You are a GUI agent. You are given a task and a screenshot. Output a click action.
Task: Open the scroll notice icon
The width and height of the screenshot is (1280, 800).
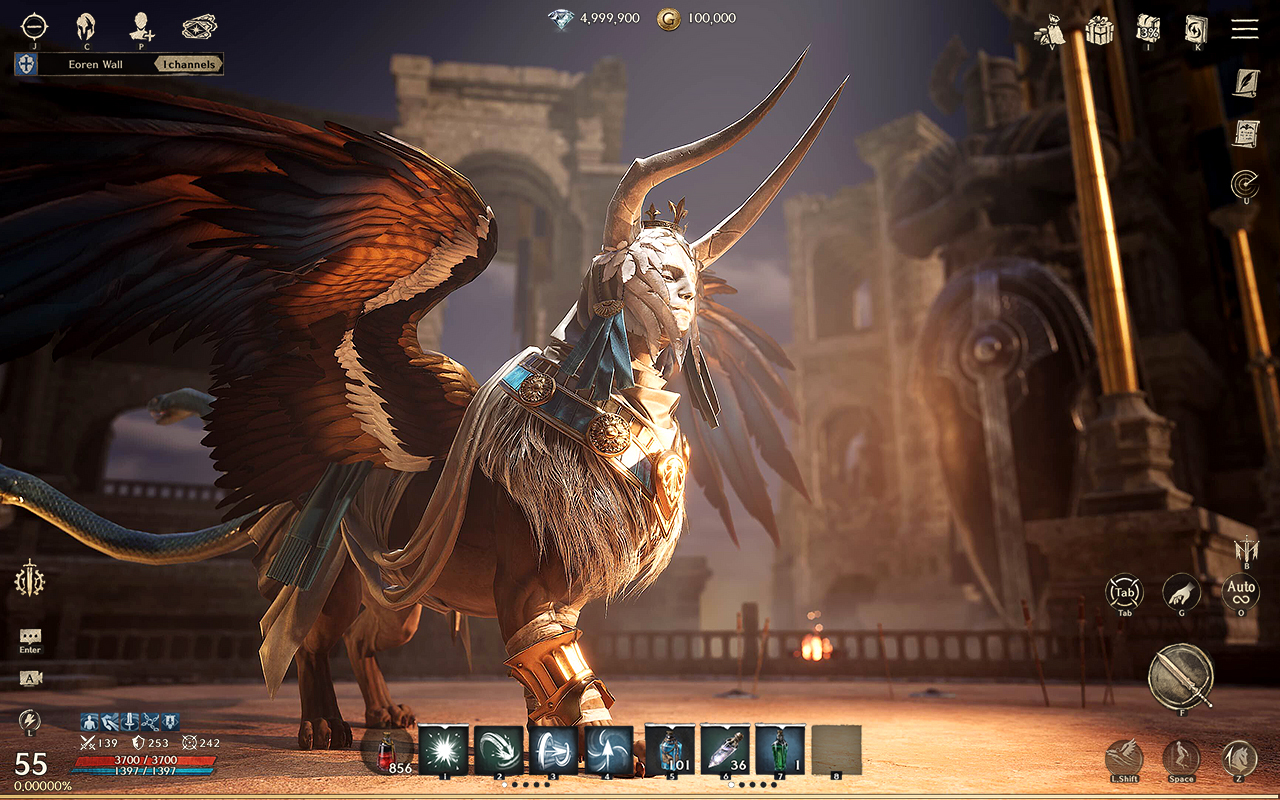(1245, 133)
